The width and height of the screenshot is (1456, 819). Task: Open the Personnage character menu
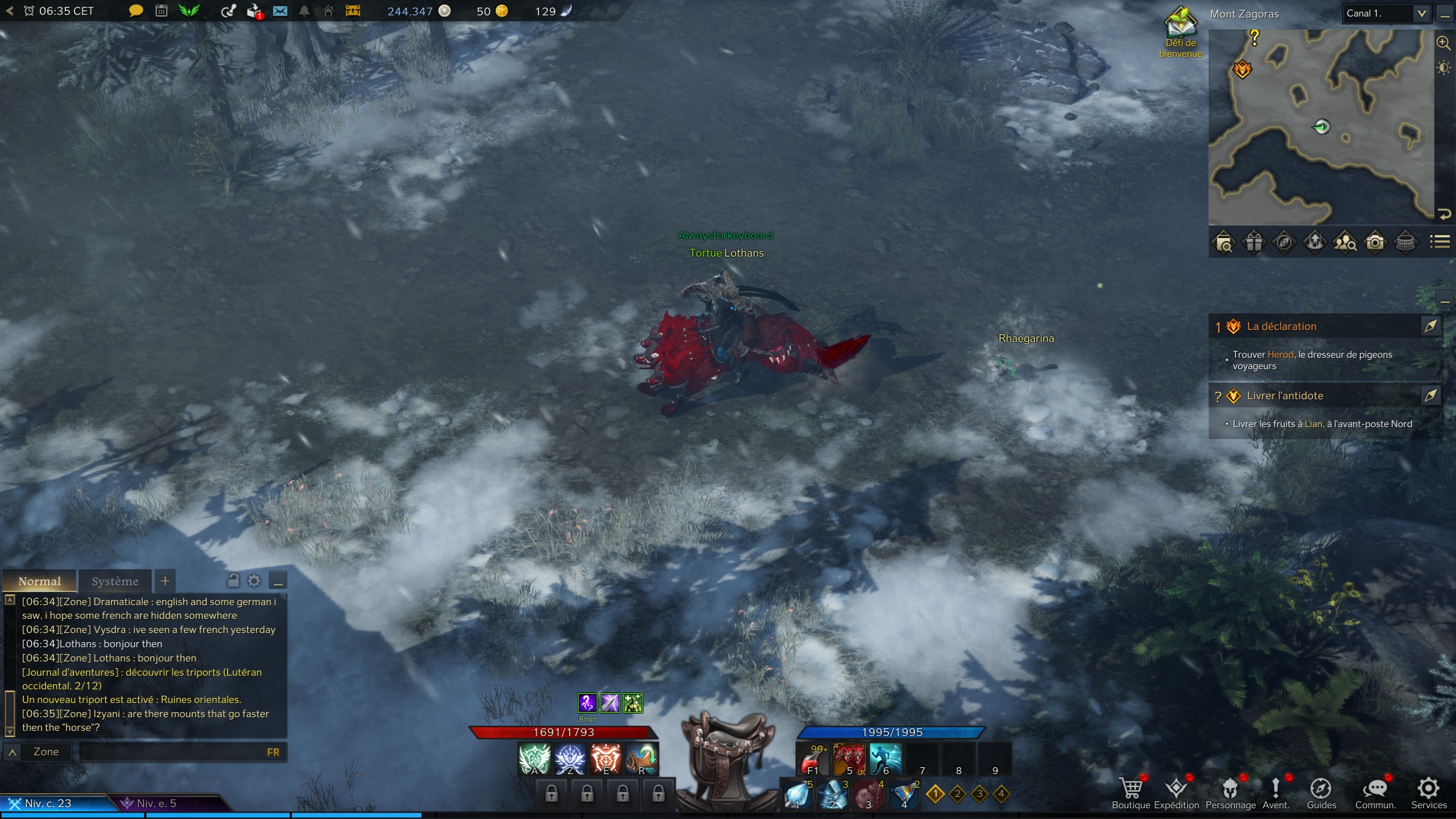point(1230,792)
